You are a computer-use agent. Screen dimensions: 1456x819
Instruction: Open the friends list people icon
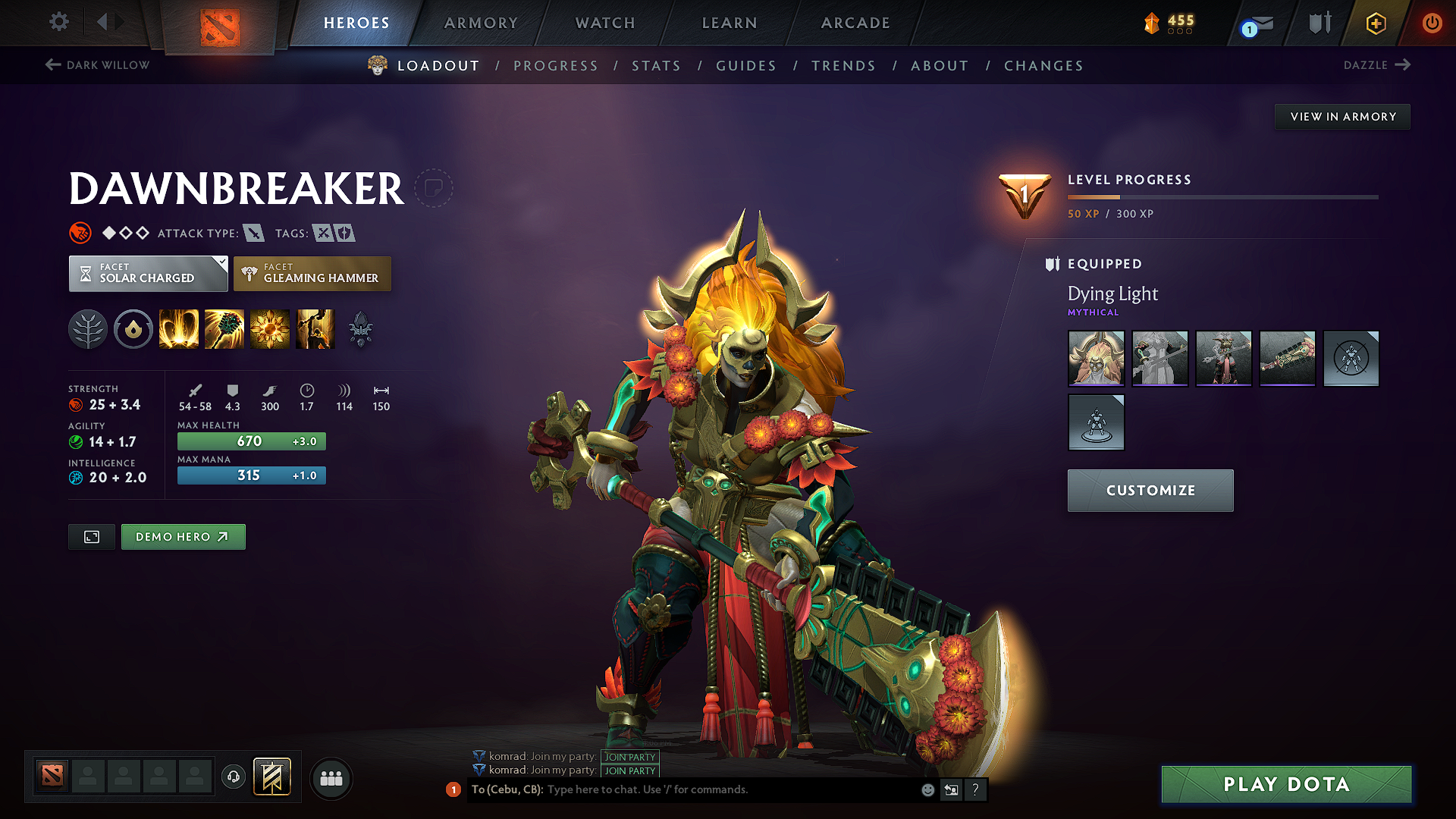331,777
